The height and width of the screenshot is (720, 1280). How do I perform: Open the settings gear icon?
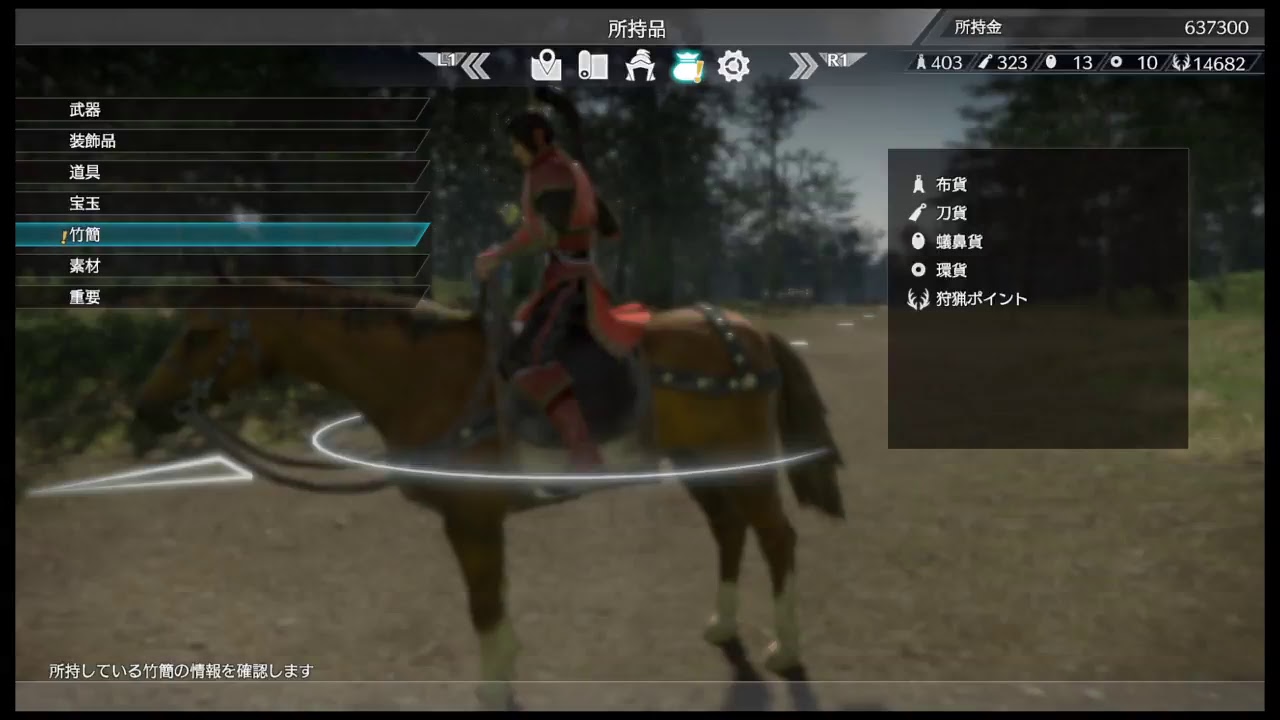734,63
